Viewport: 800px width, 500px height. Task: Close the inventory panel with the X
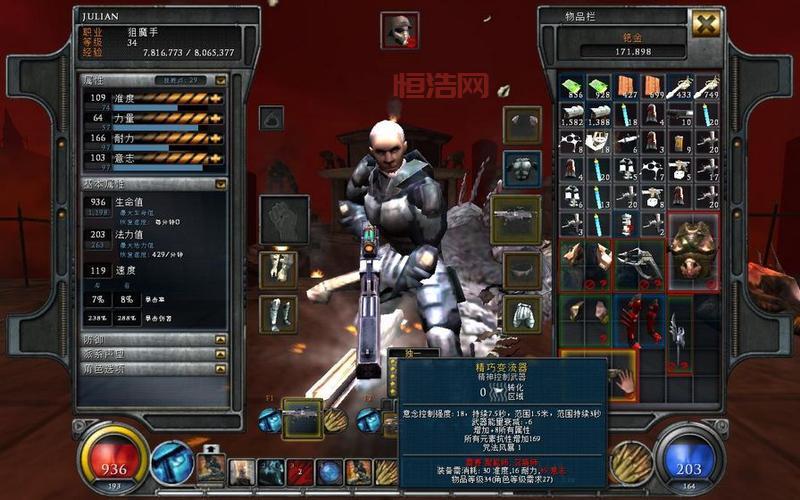point(705,24)
